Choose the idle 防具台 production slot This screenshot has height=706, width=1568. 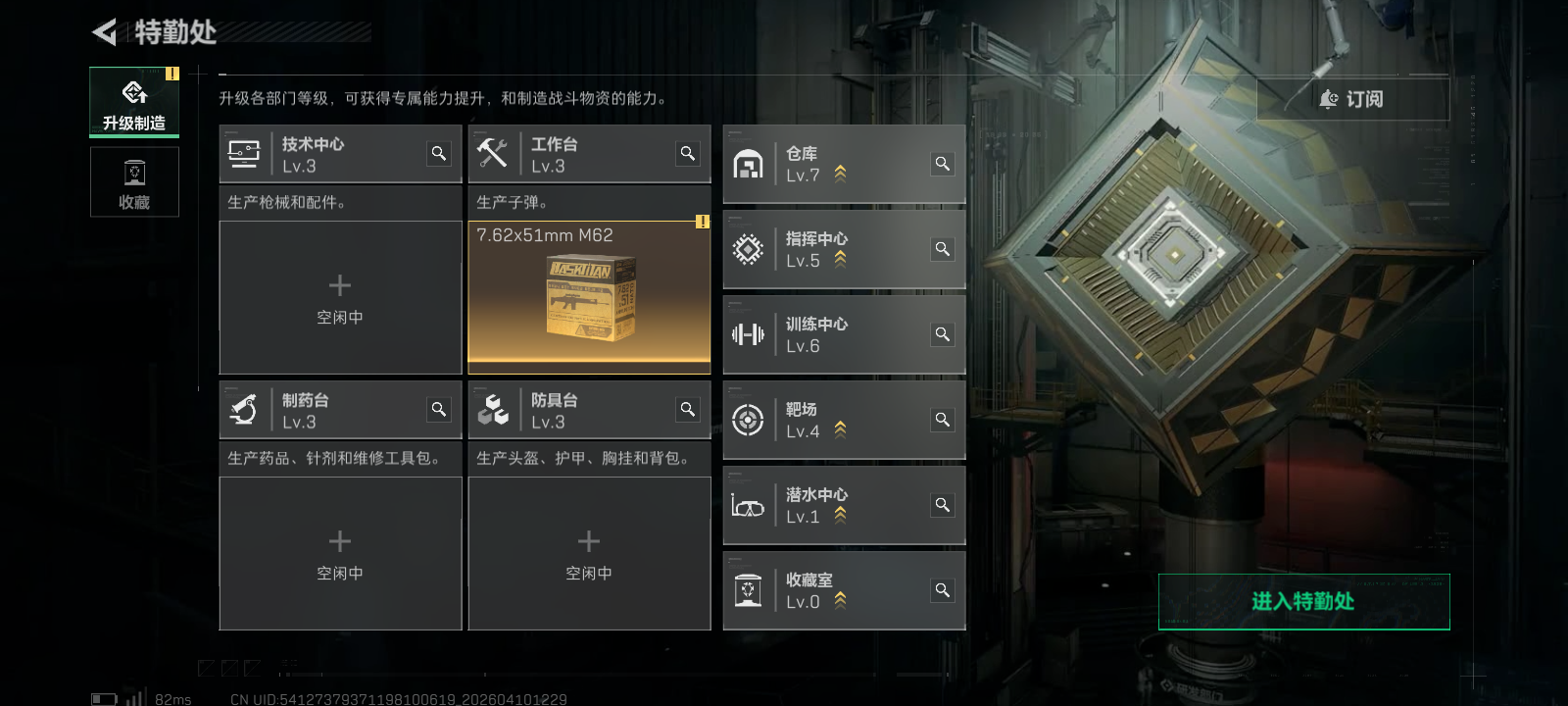pyautogui.click(x=589, y=554)
